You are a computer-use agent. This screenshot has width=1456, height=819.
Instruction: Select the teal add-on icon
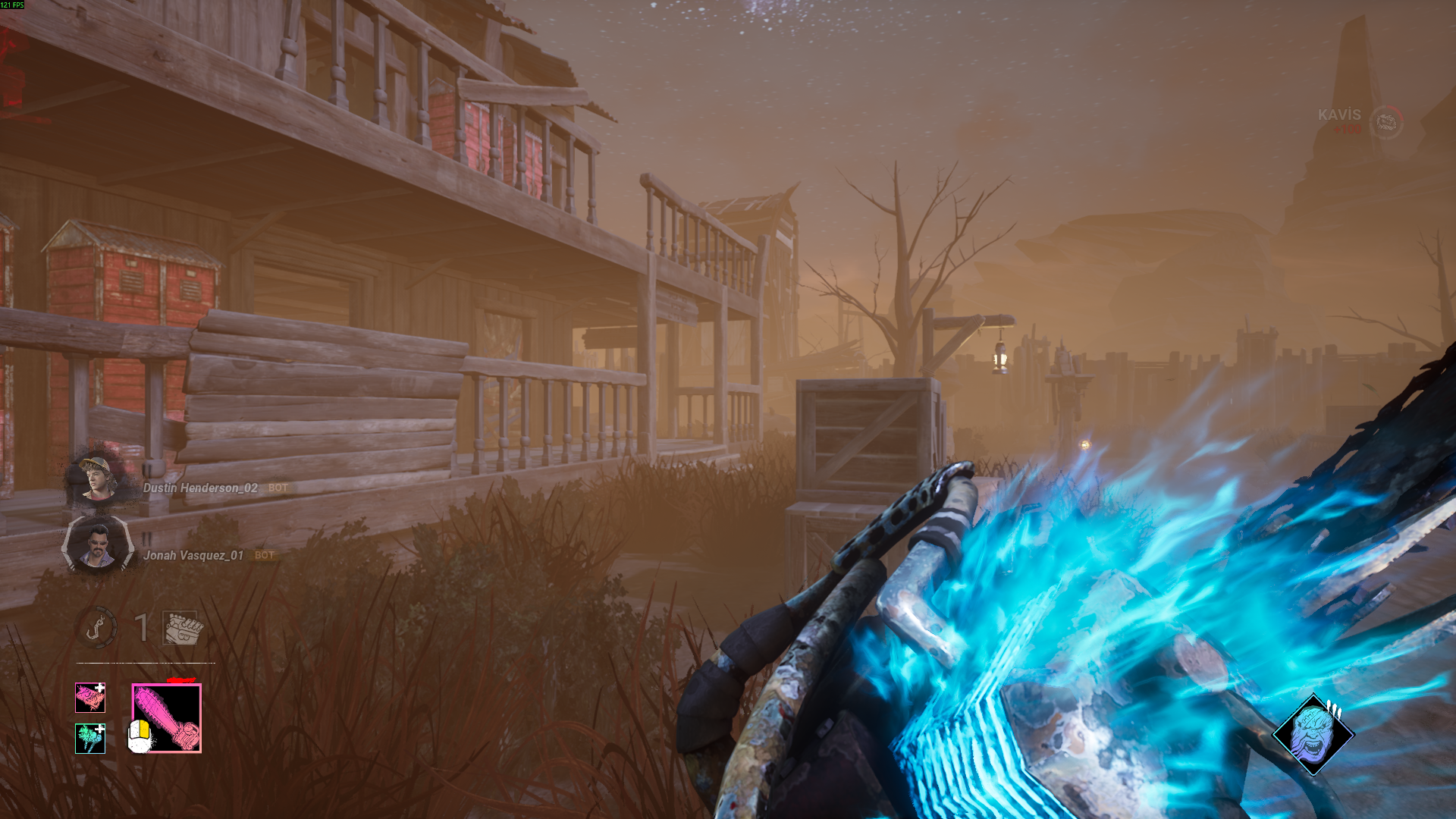coord(90,738)
